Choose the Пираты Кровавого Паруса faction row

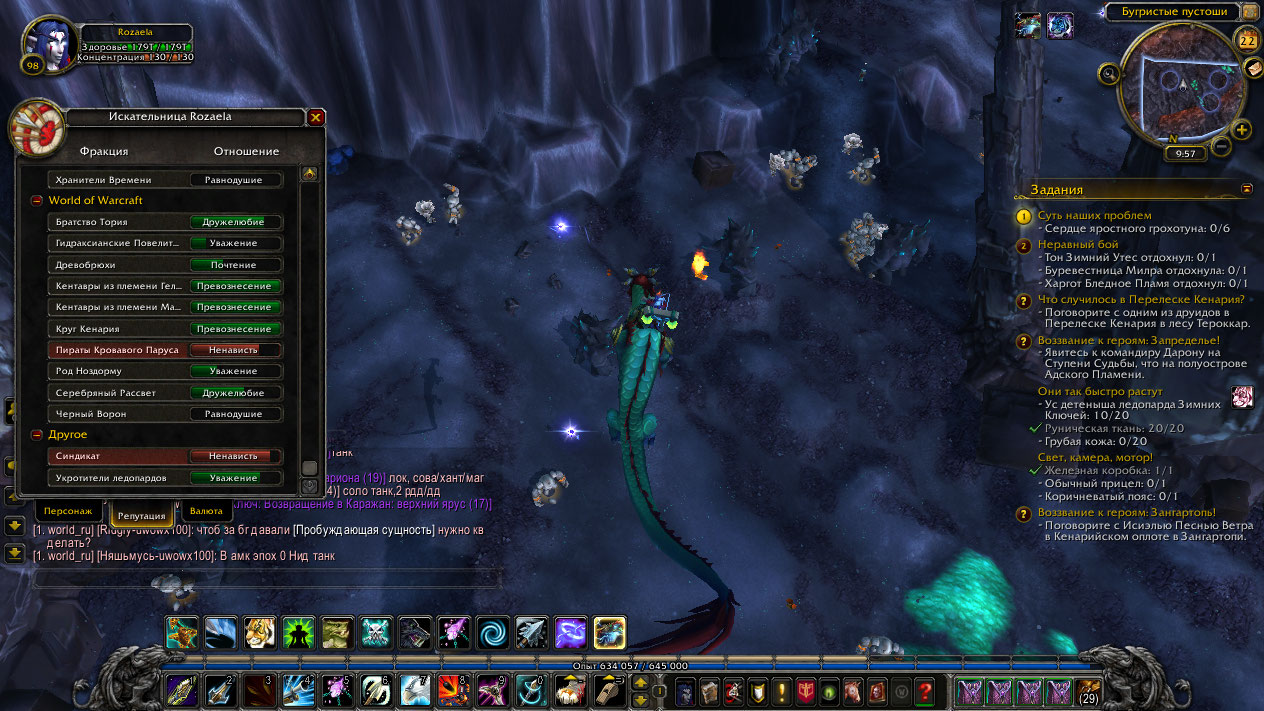point(164,350)
